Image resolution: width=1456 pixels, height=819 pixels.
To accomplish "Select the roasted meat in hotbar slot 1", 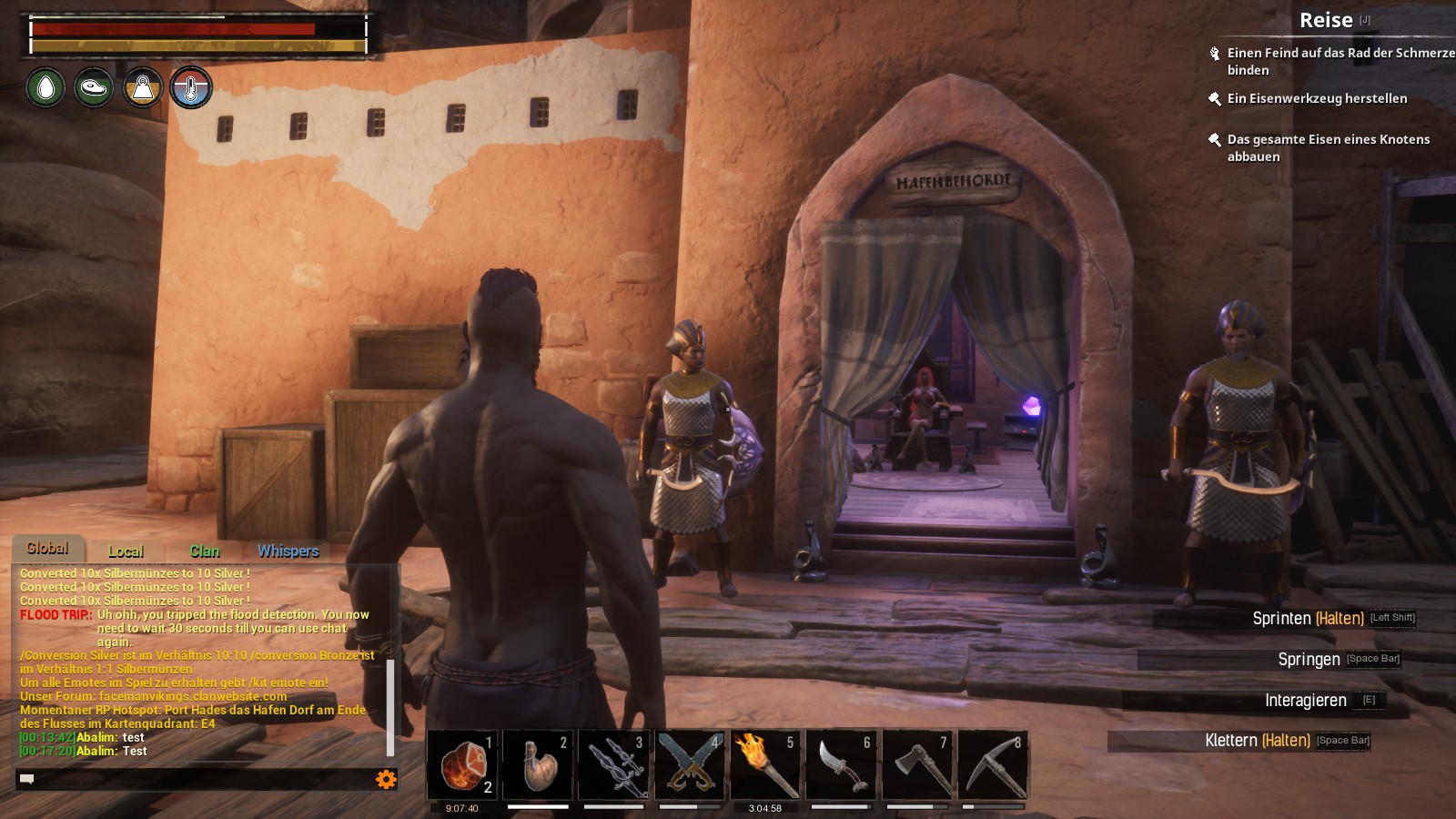I will tap(462, 766).
